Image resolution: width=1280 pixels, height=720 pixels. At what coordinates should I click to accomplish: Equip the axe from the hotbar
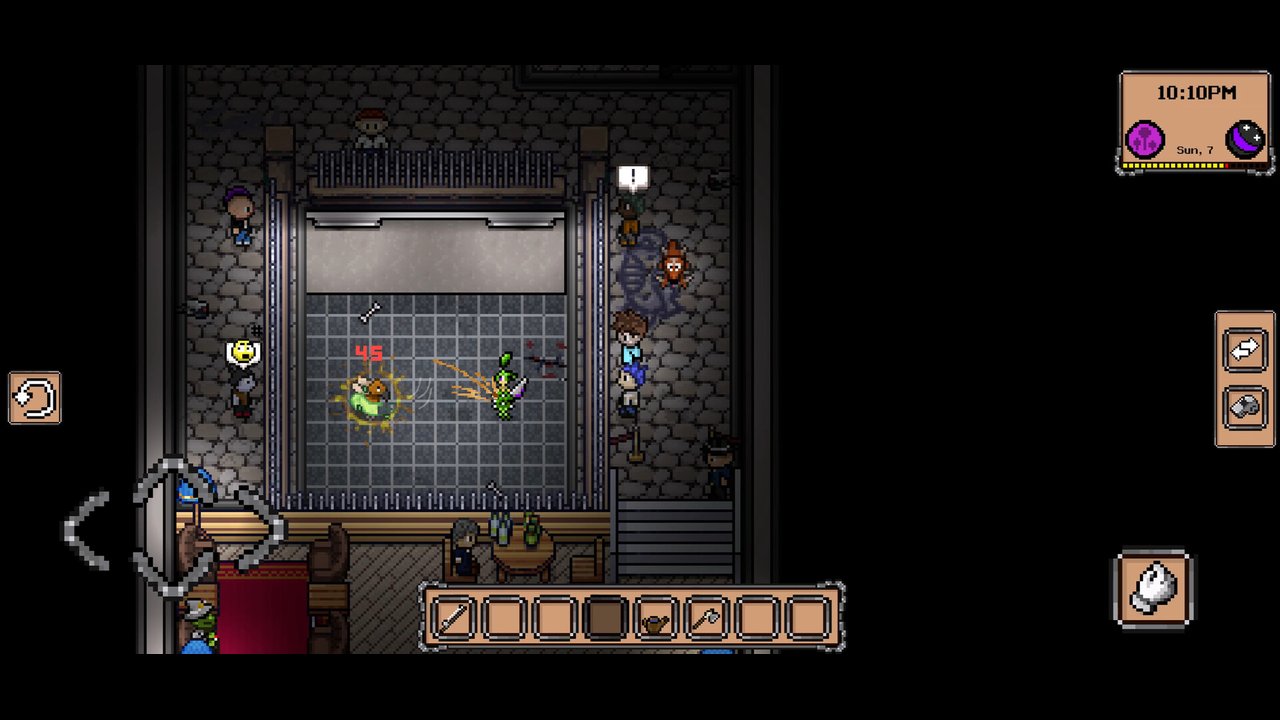coord(707,618)
